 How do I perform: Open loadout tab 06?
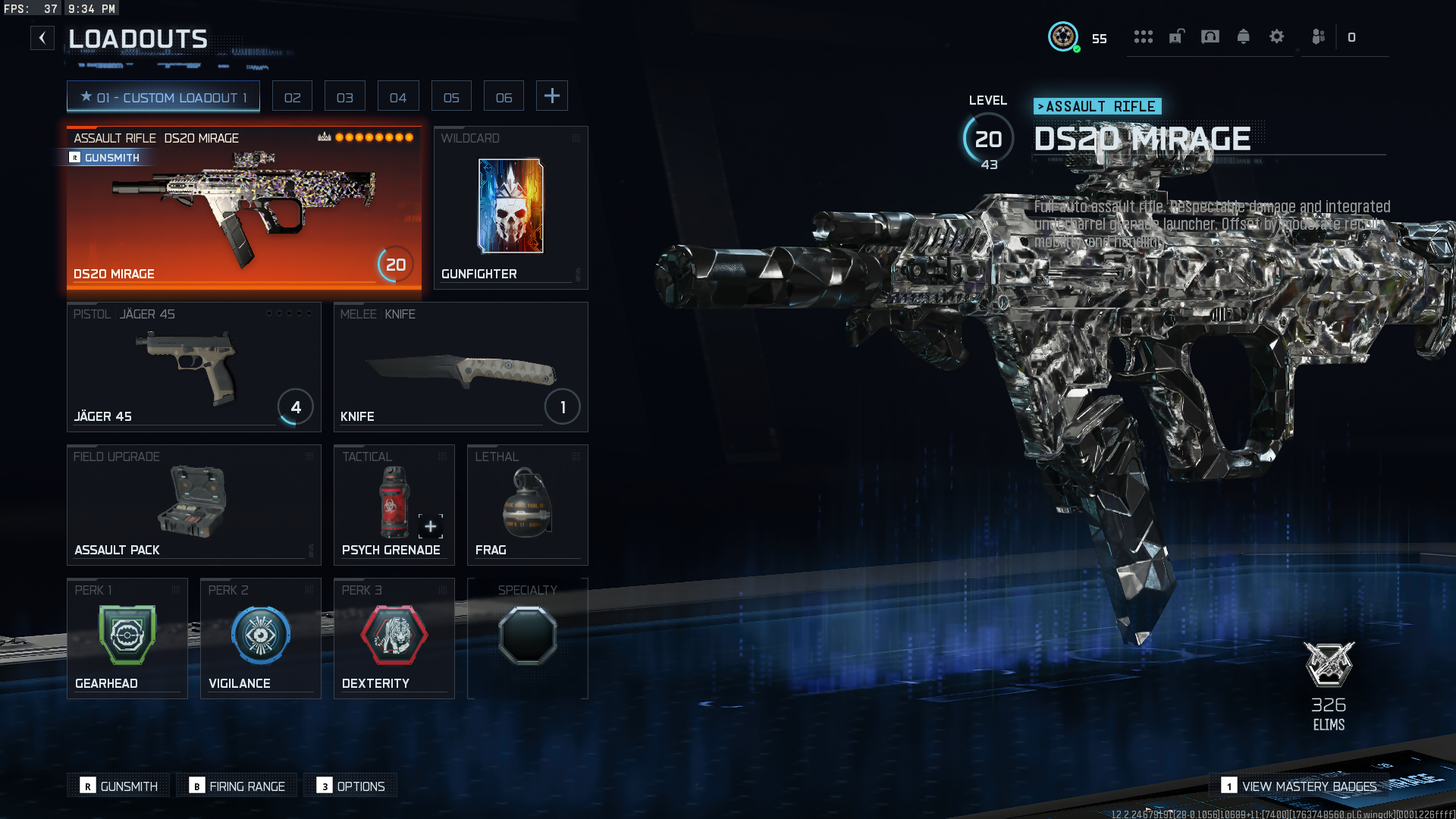(x=504, y=97)
